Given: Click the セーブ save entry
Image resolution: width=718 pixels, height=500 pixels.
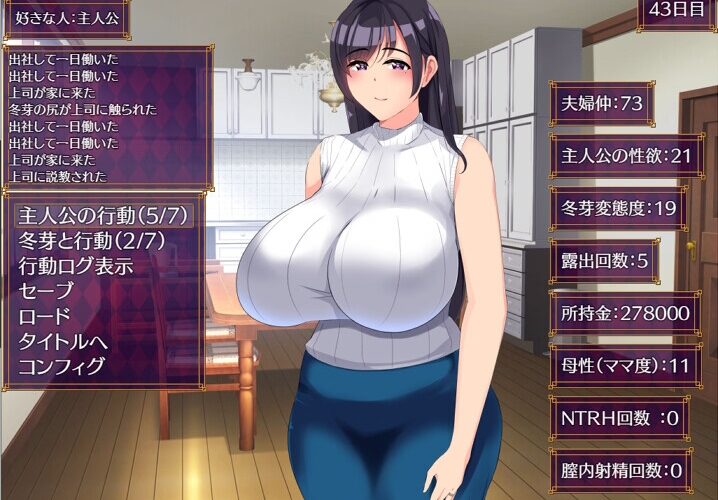Looking at the screenshot, I should pos(46,291).
